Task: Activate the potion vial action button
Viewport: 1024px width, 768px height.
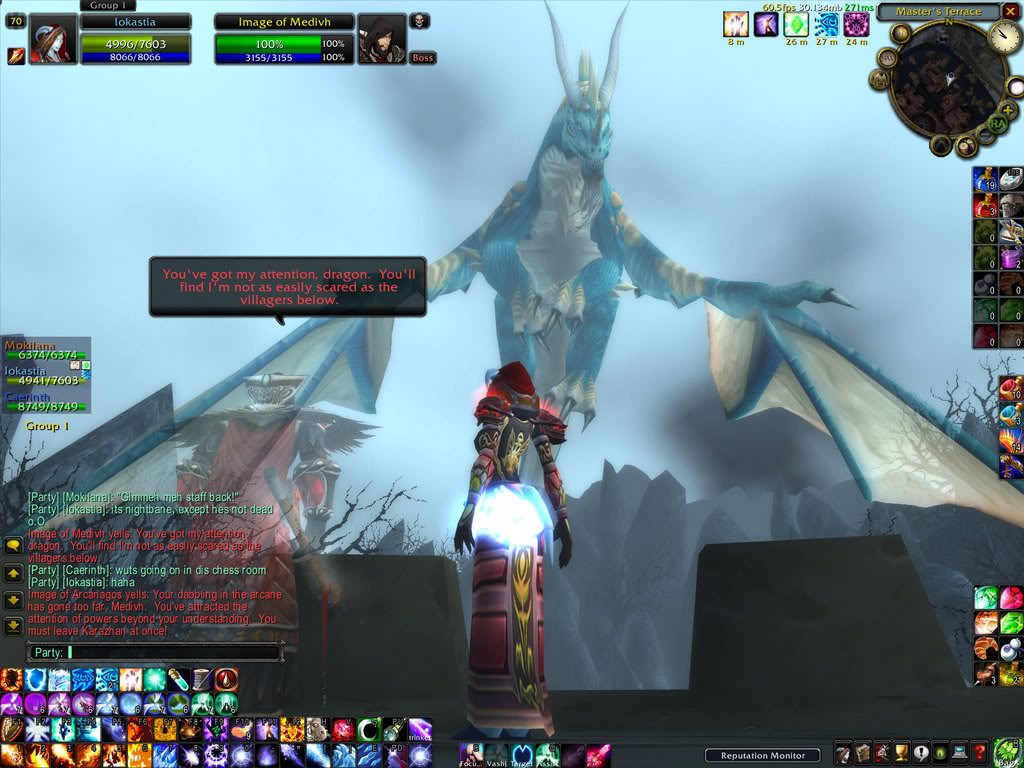Action: [178, 680]
